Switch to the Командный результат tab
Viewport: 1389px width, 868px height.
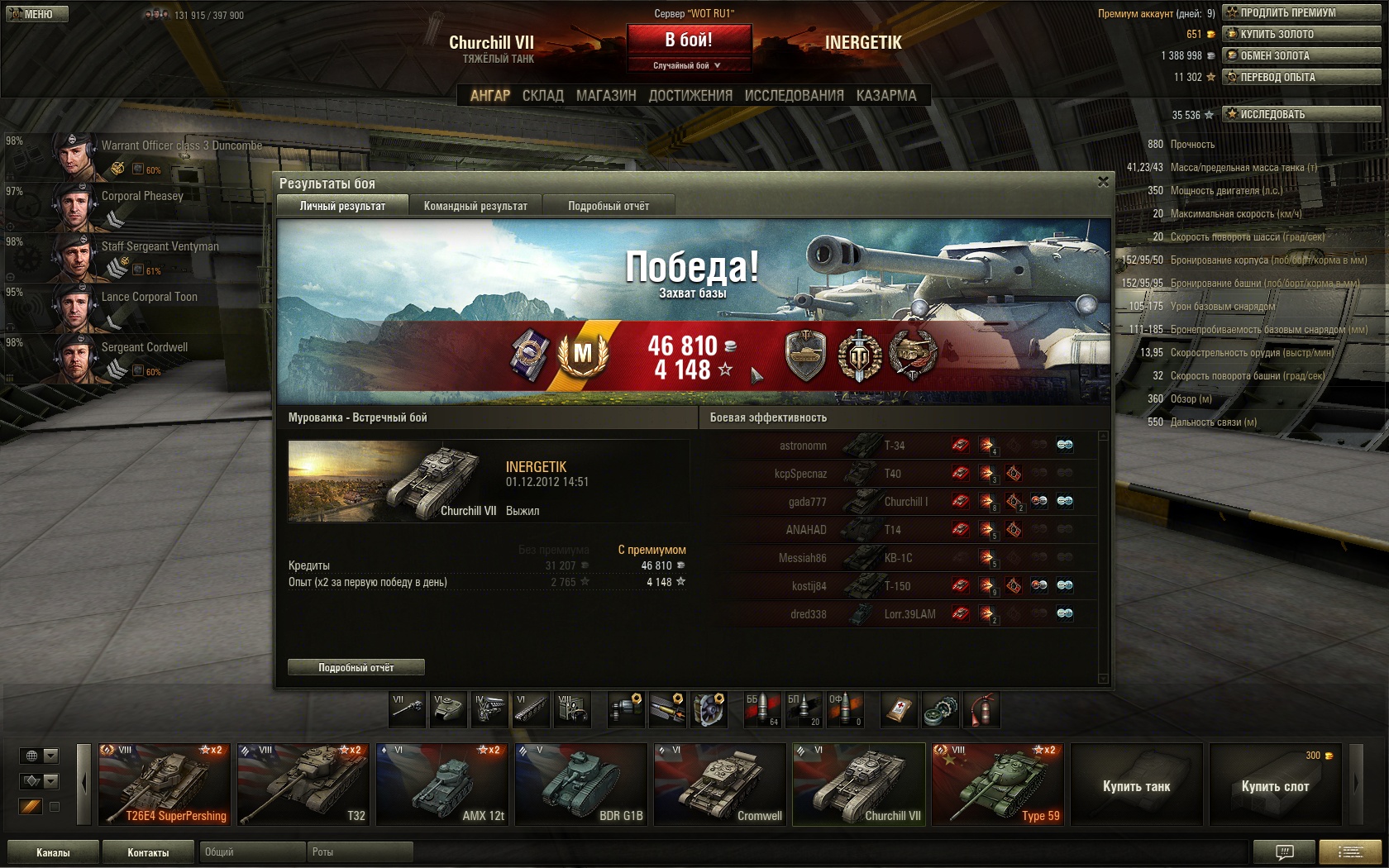pyautogui.click(x=475, y=206)
